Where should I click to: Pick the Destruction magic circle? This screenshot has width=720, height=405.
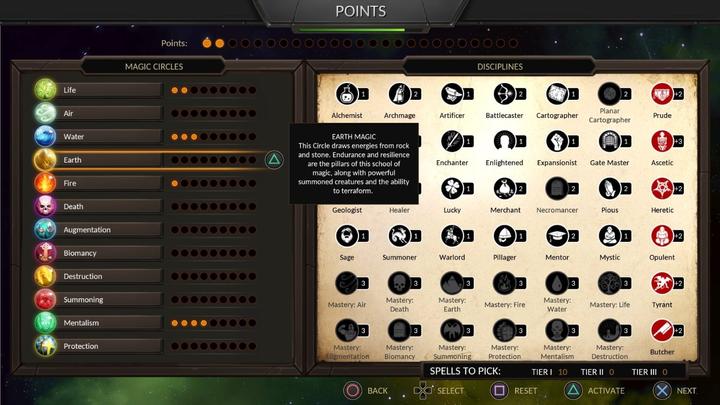(x=98, y=276)
